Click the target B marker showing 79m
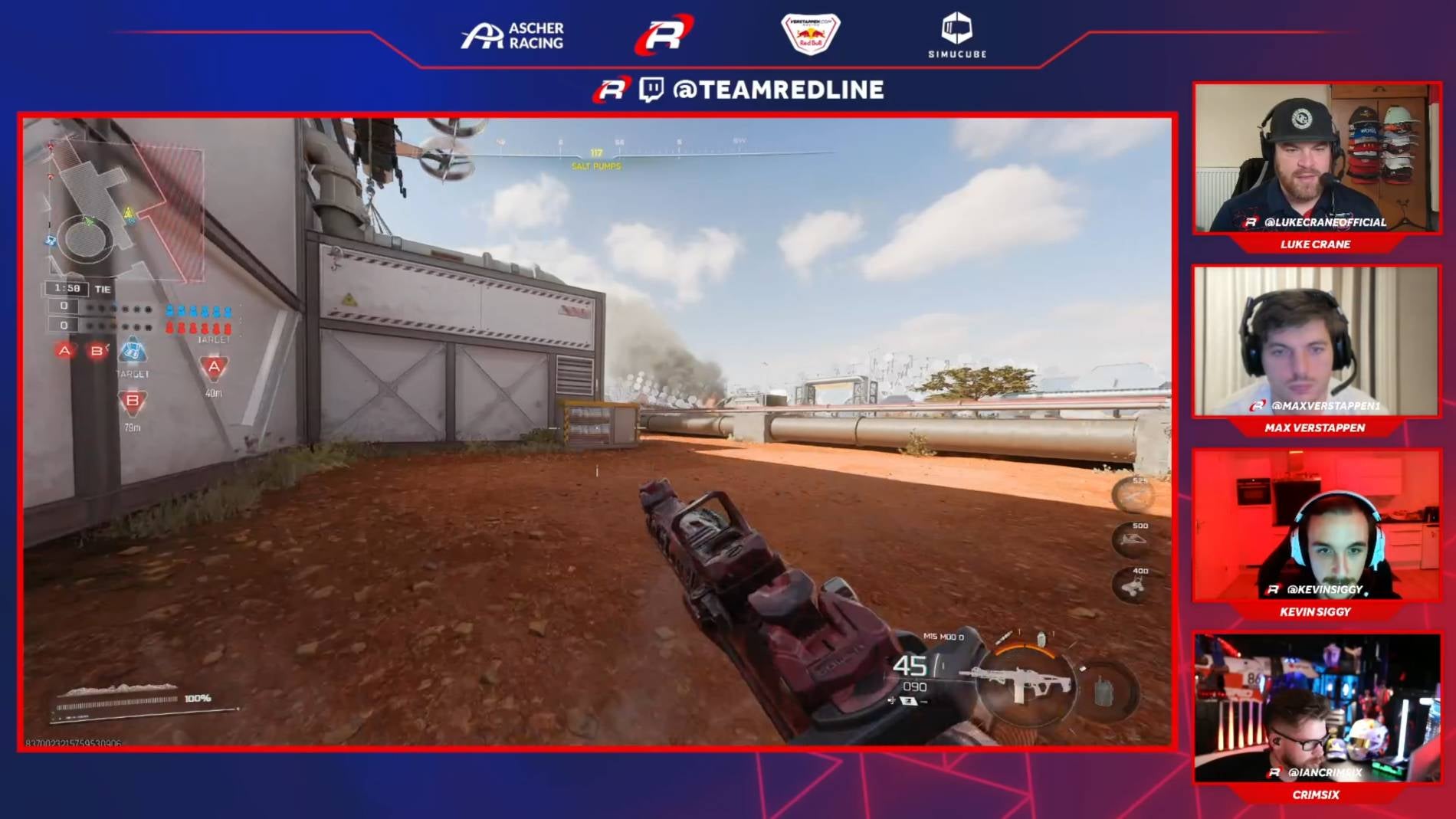 132,401
